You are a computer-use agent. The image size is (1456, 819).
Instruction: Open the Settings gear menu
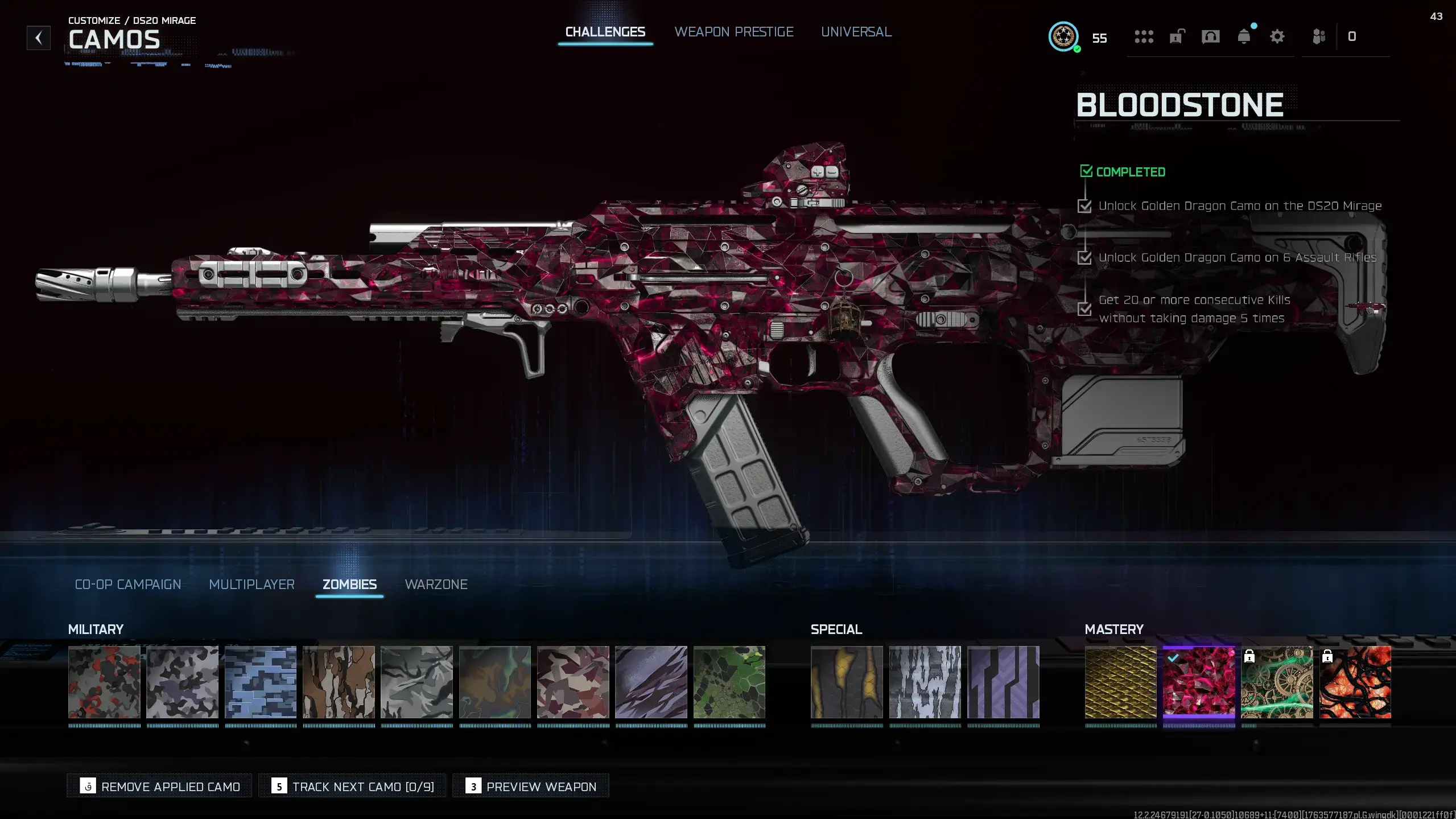pyautogui.click(x=1277, y=36)
